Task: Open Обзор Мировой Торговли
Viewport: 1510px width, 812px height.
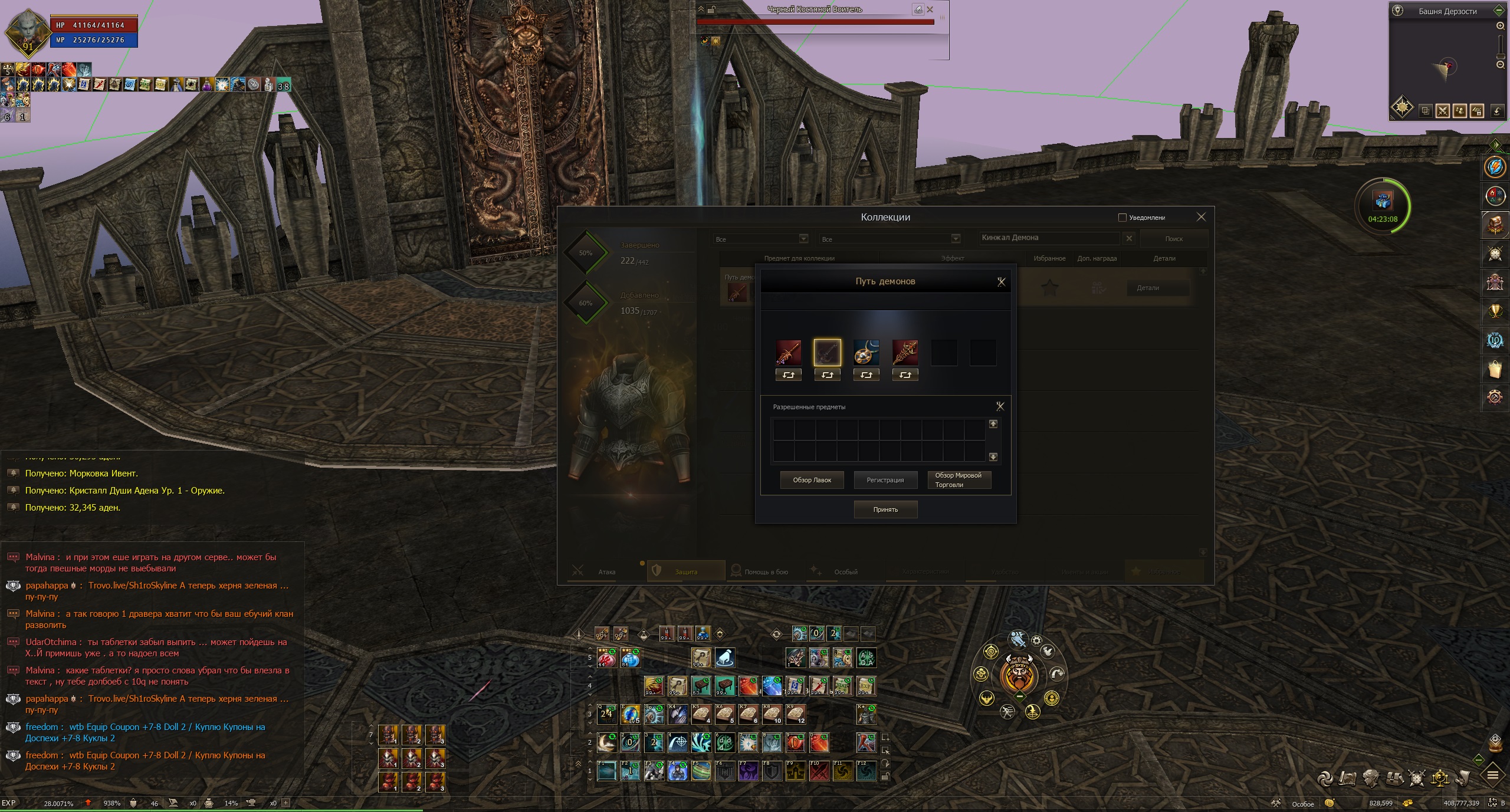Action: click(x=958, y=480)
